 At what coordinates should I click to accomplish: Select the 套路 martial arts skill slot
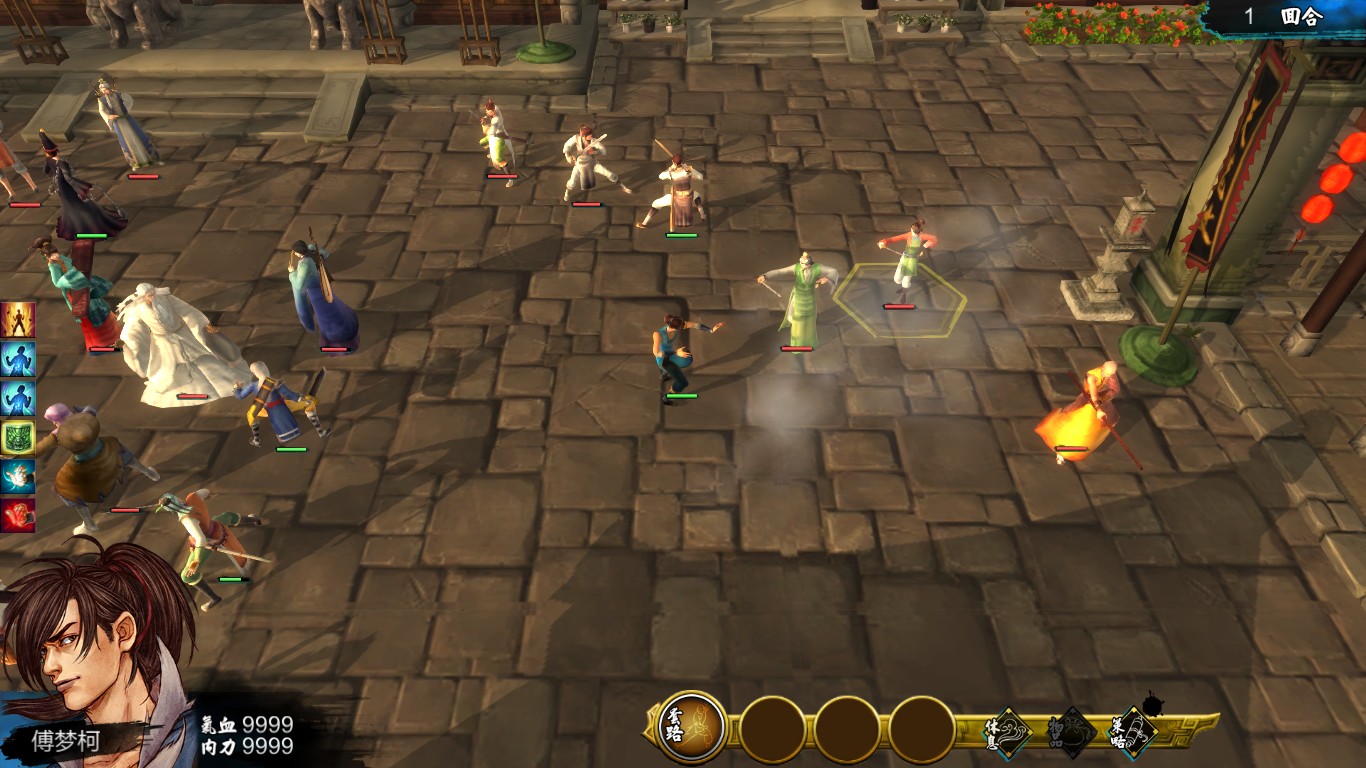click(692, 727)
